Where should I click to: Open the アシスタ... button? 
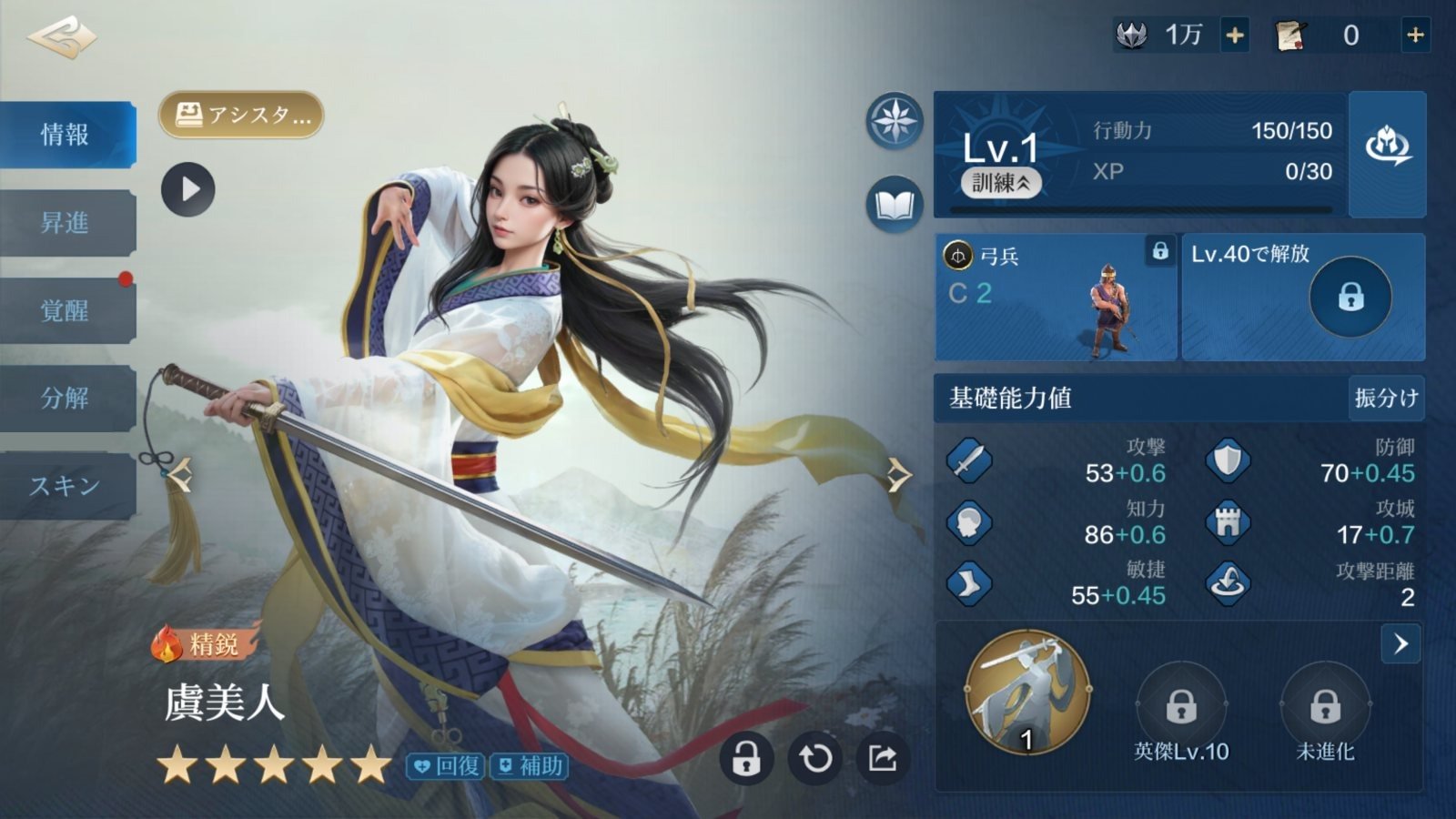241,116
